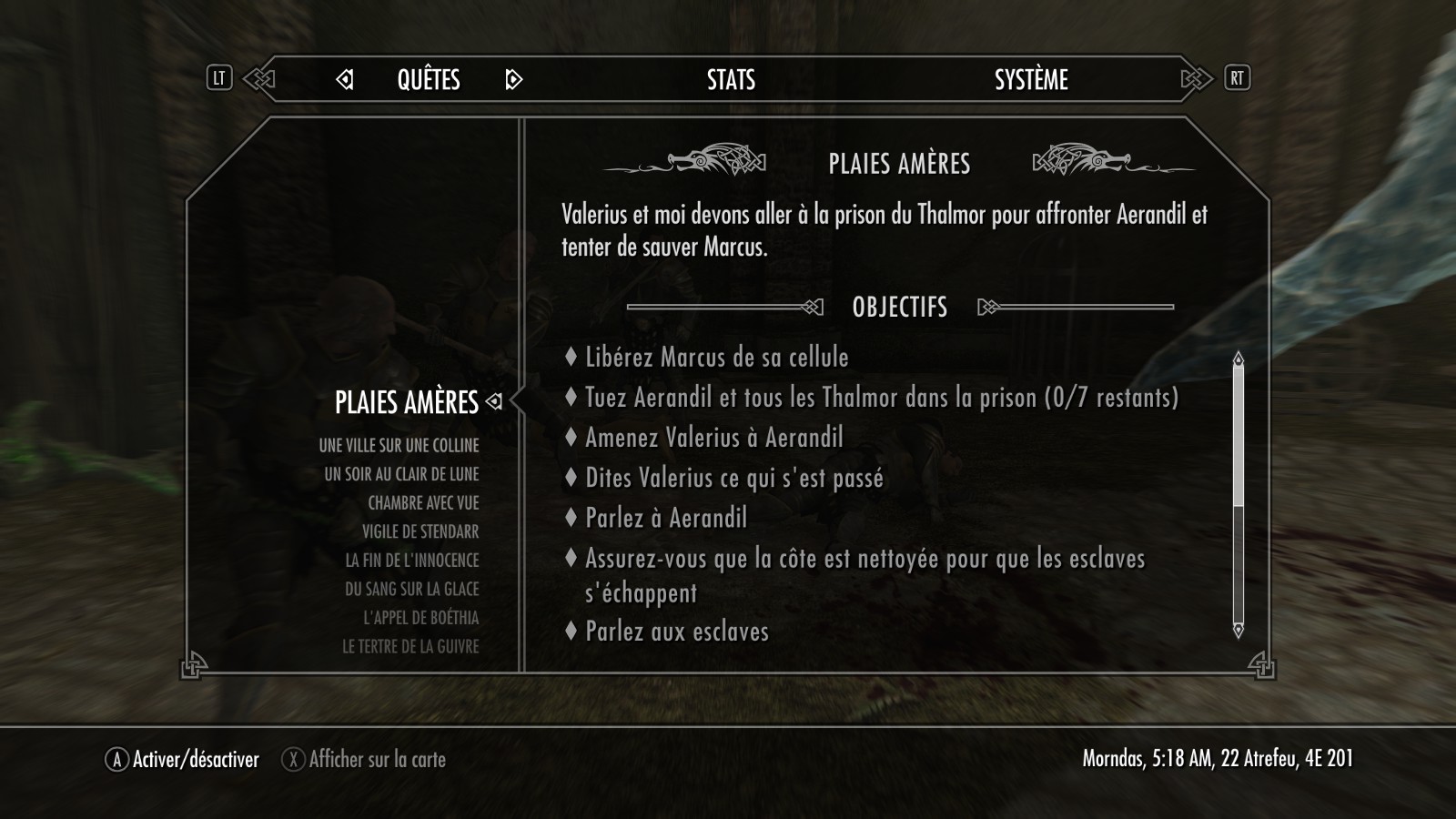This screenshot has height=819, width=1456.
Task: Select the Chambre avec vue quest
Action: pyautogui.click(x=423, y=503)
